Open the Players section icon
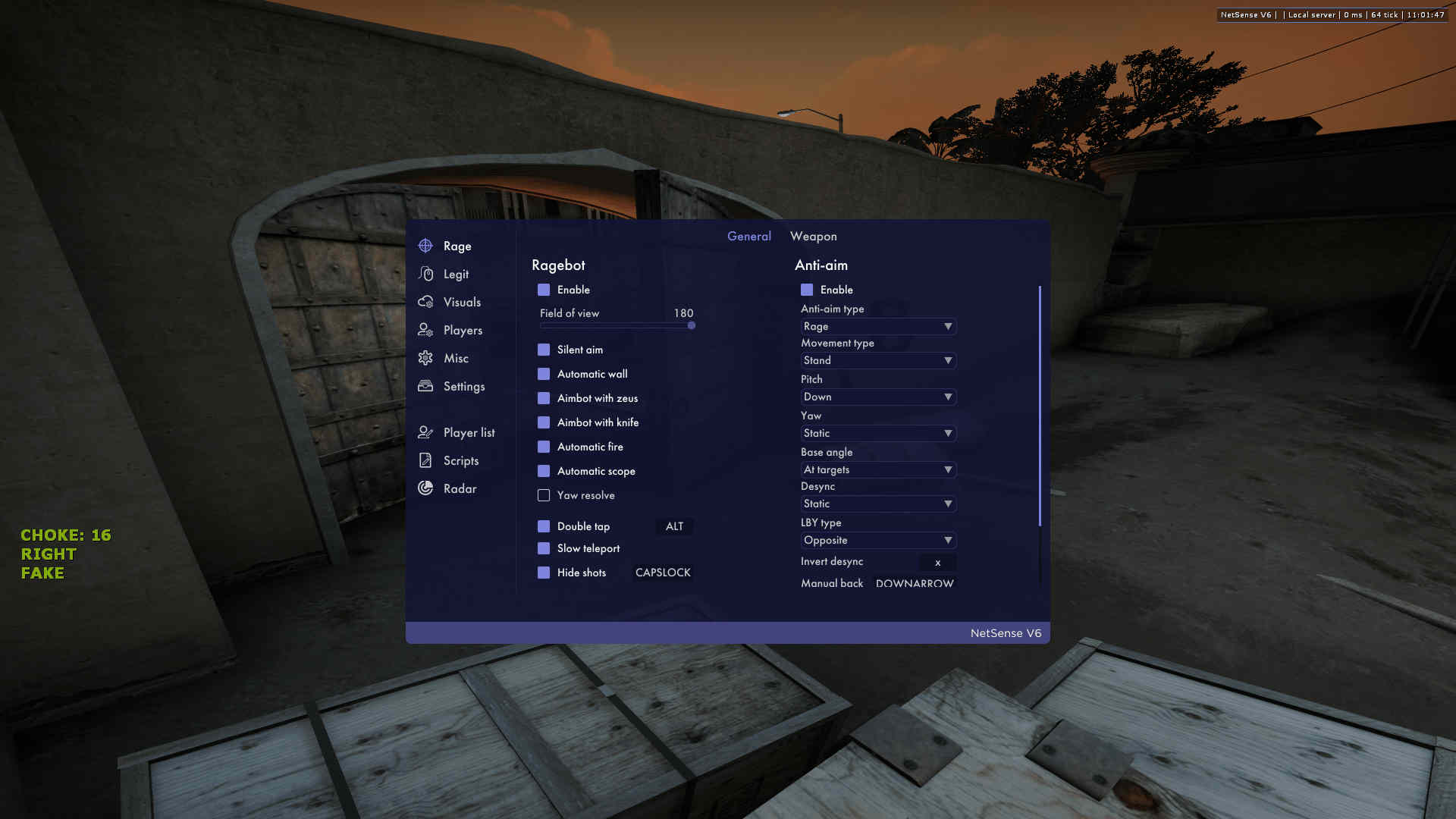Viewport: 1456px width, 819px height. [x=427, y=330]
